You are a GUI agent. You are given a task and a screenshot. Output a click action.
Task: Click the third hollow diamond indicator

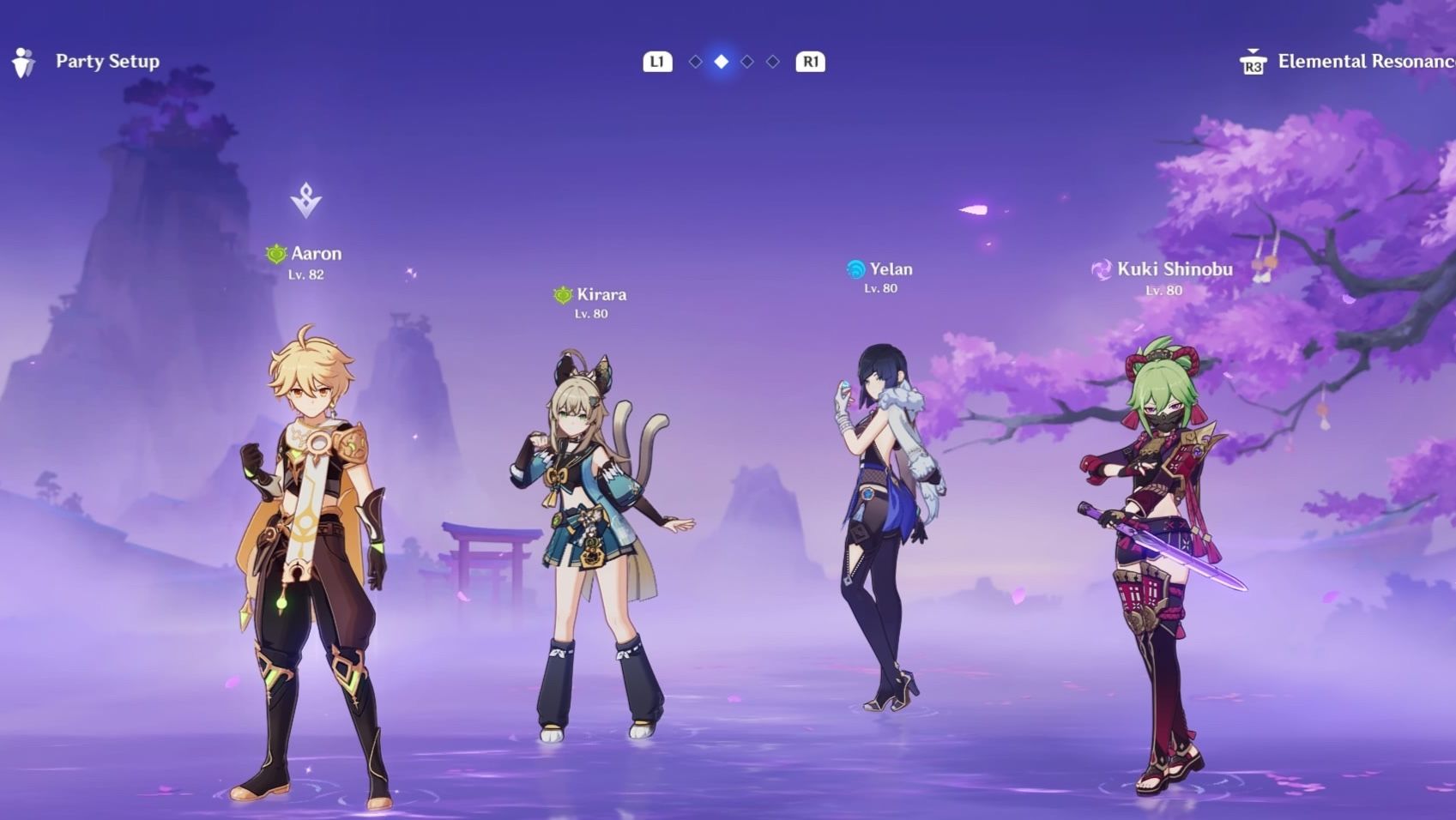click(x=747, y=61)
